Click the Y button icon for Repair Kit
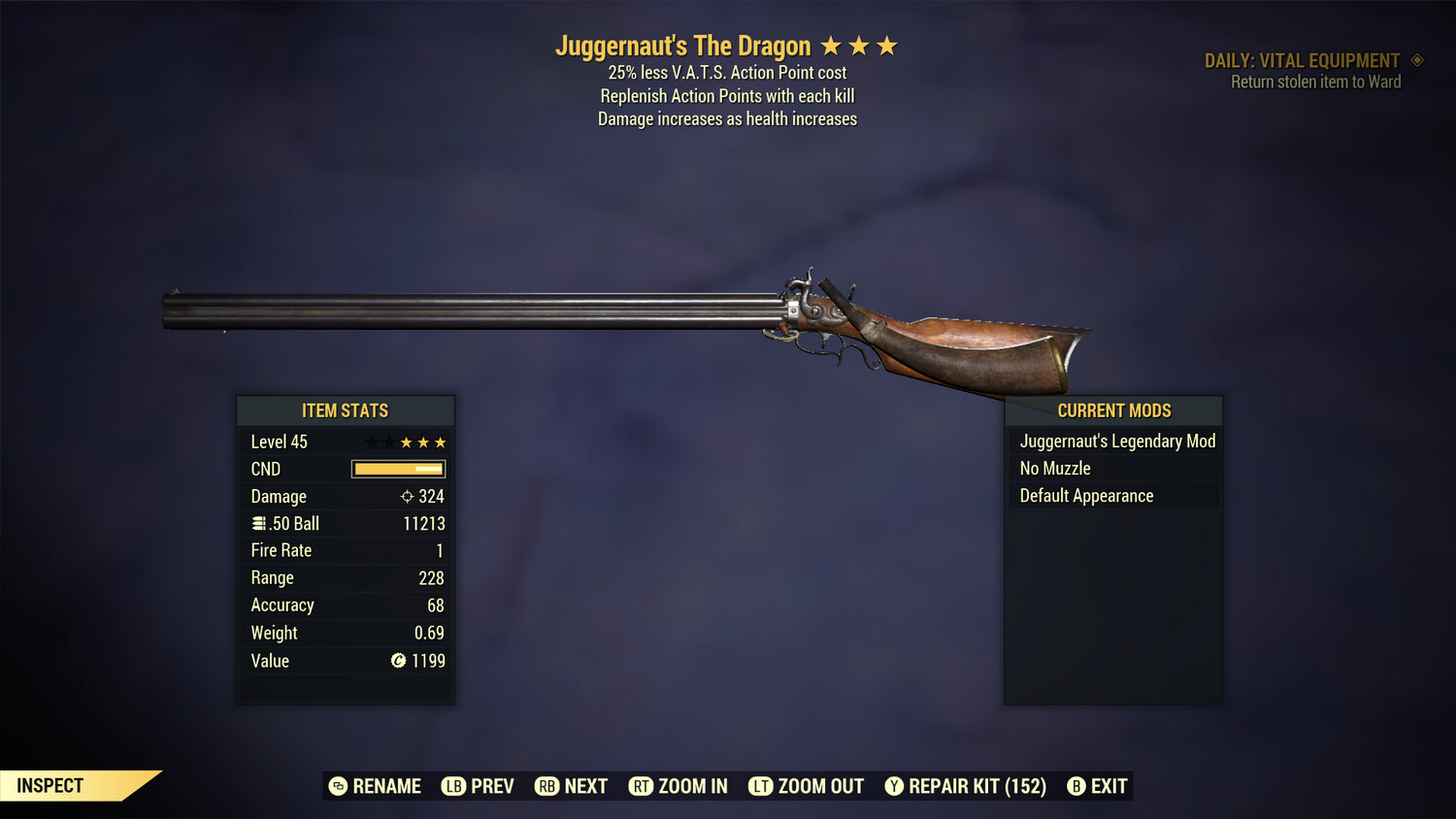The width and height of the screenshot is (1456, 819). pos(894,786)
